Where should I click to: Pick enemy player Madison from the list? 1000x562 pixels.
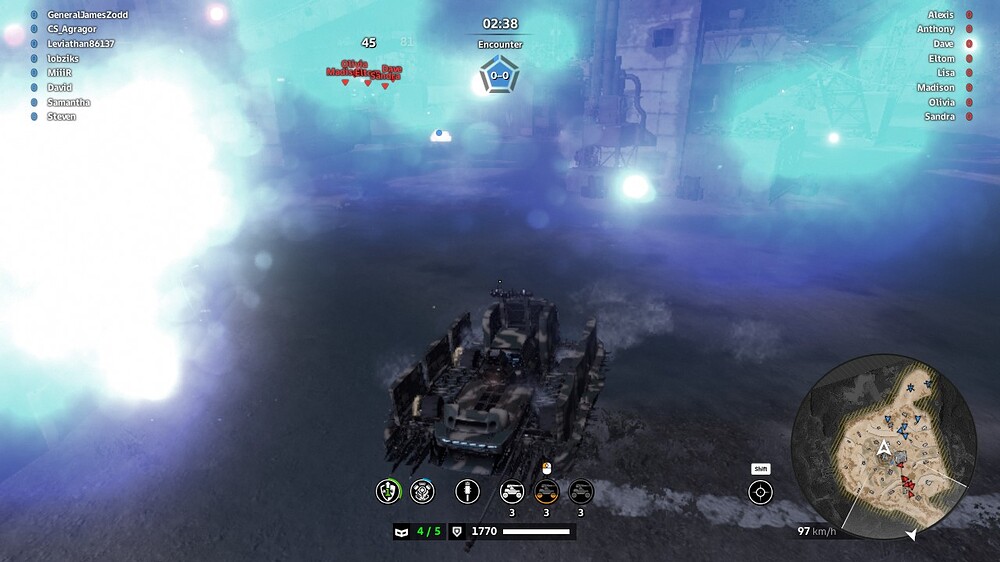pos(935,88)
